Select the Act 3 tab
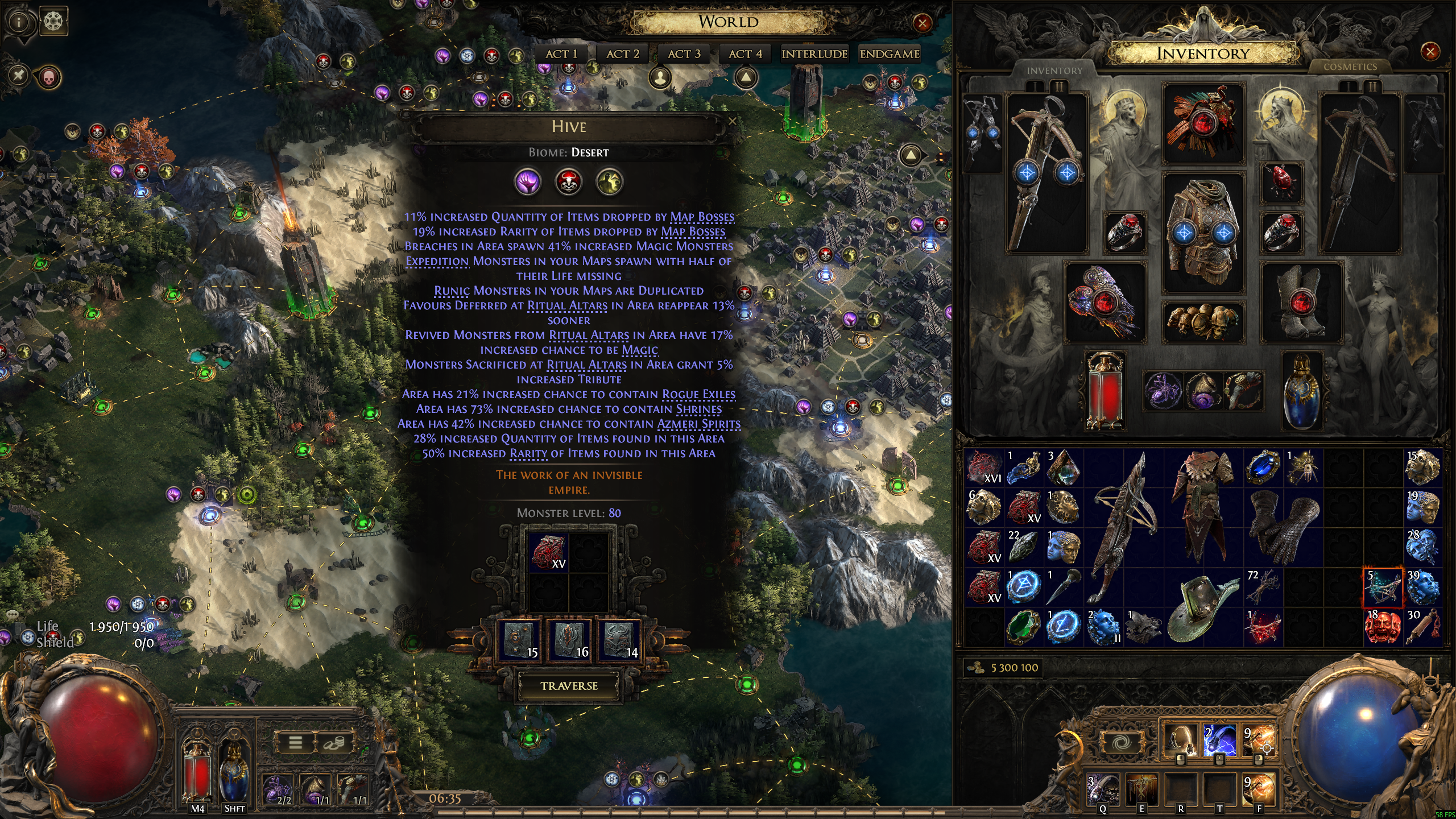Image resolution: width=1456 pixels, height=819 pixels. point(684,54)
